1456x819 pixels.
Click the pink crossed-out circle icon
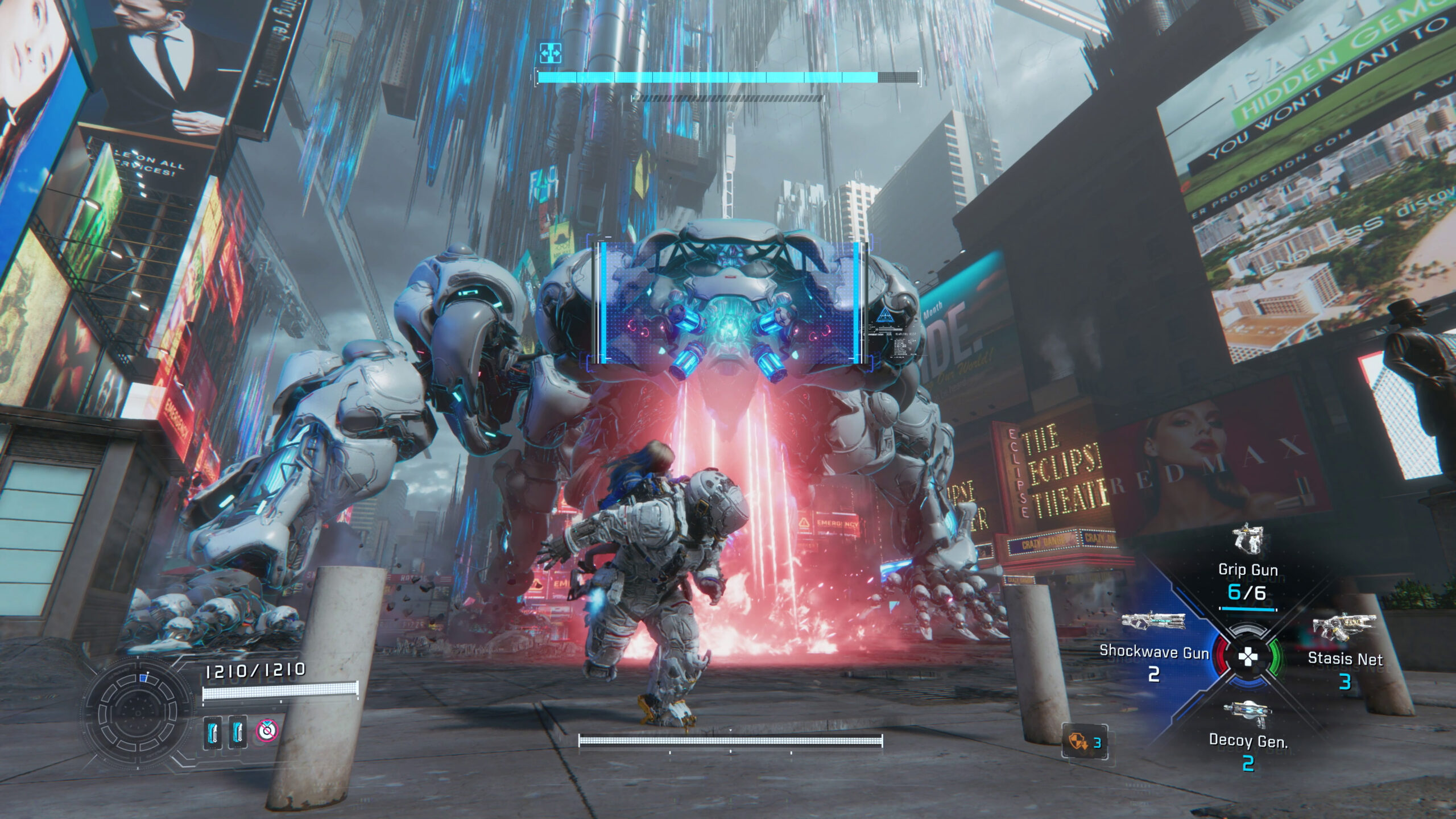click(266, 730)
